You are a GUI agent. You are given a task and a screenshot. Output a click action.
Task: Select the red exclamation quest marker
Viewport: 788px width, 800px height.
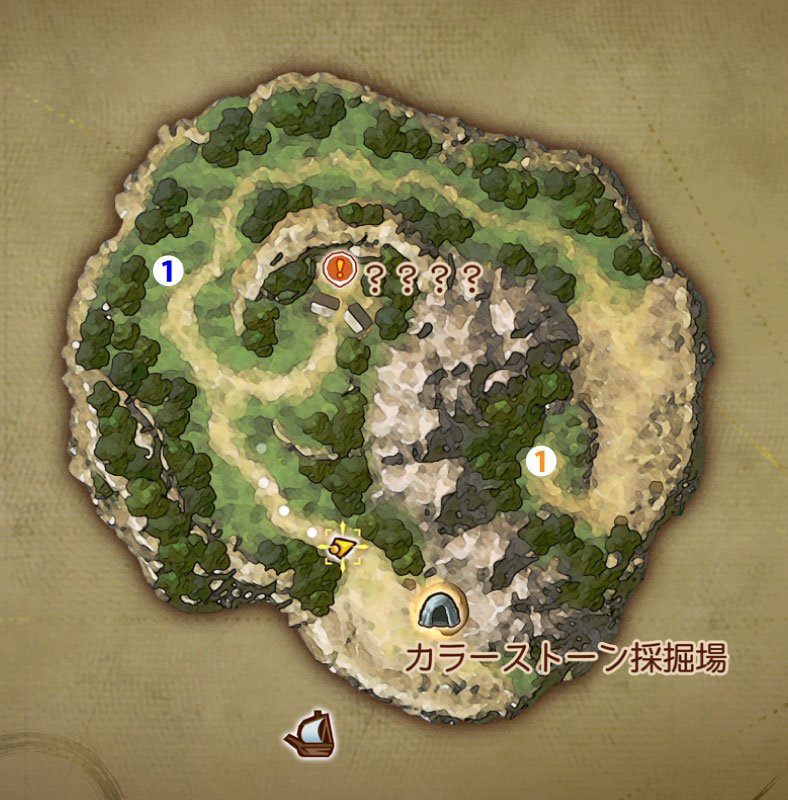click(x=341, y=268)
